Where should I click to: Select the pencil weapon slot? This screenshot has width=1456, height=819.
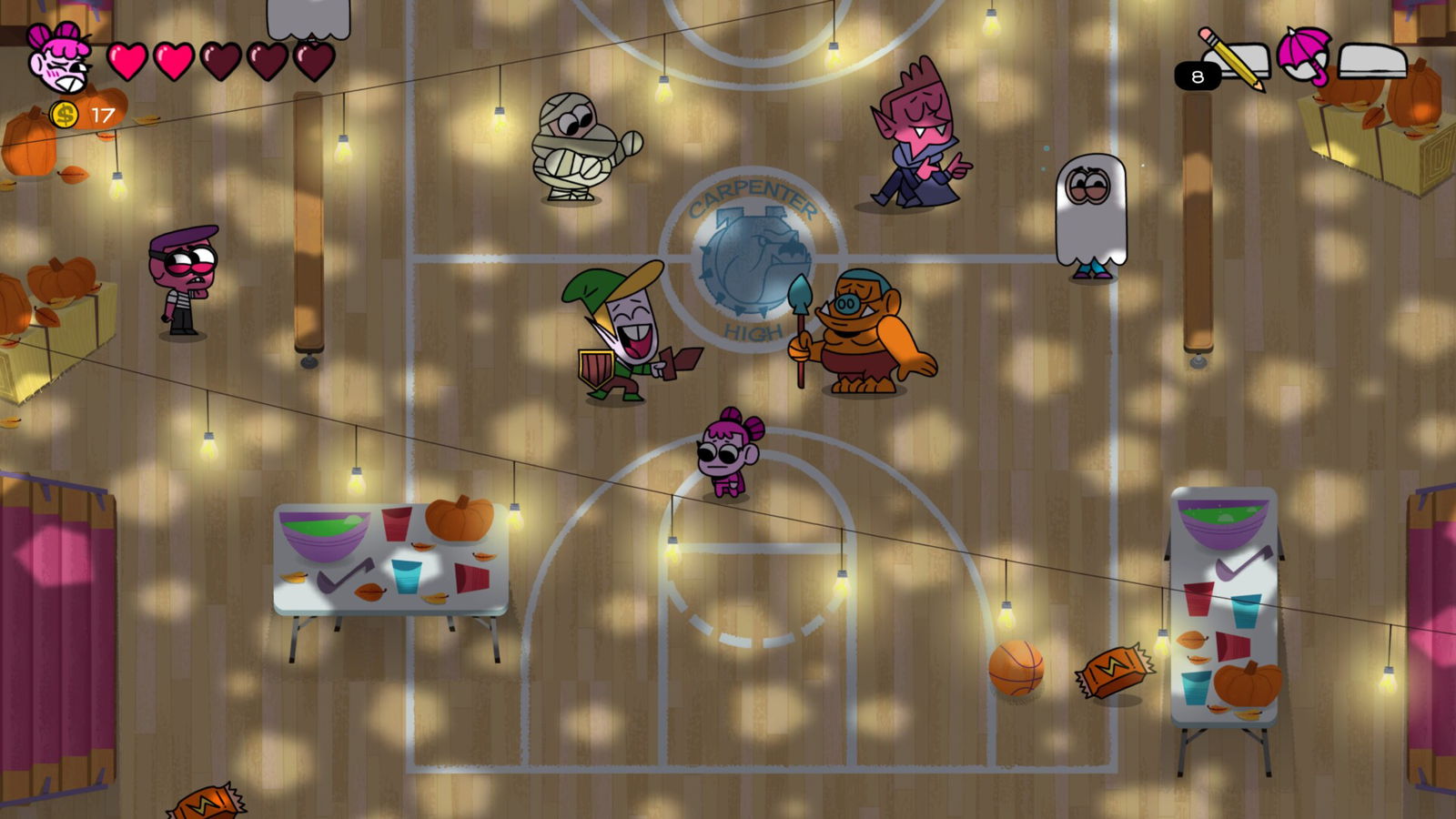[x=1233, y=59]
